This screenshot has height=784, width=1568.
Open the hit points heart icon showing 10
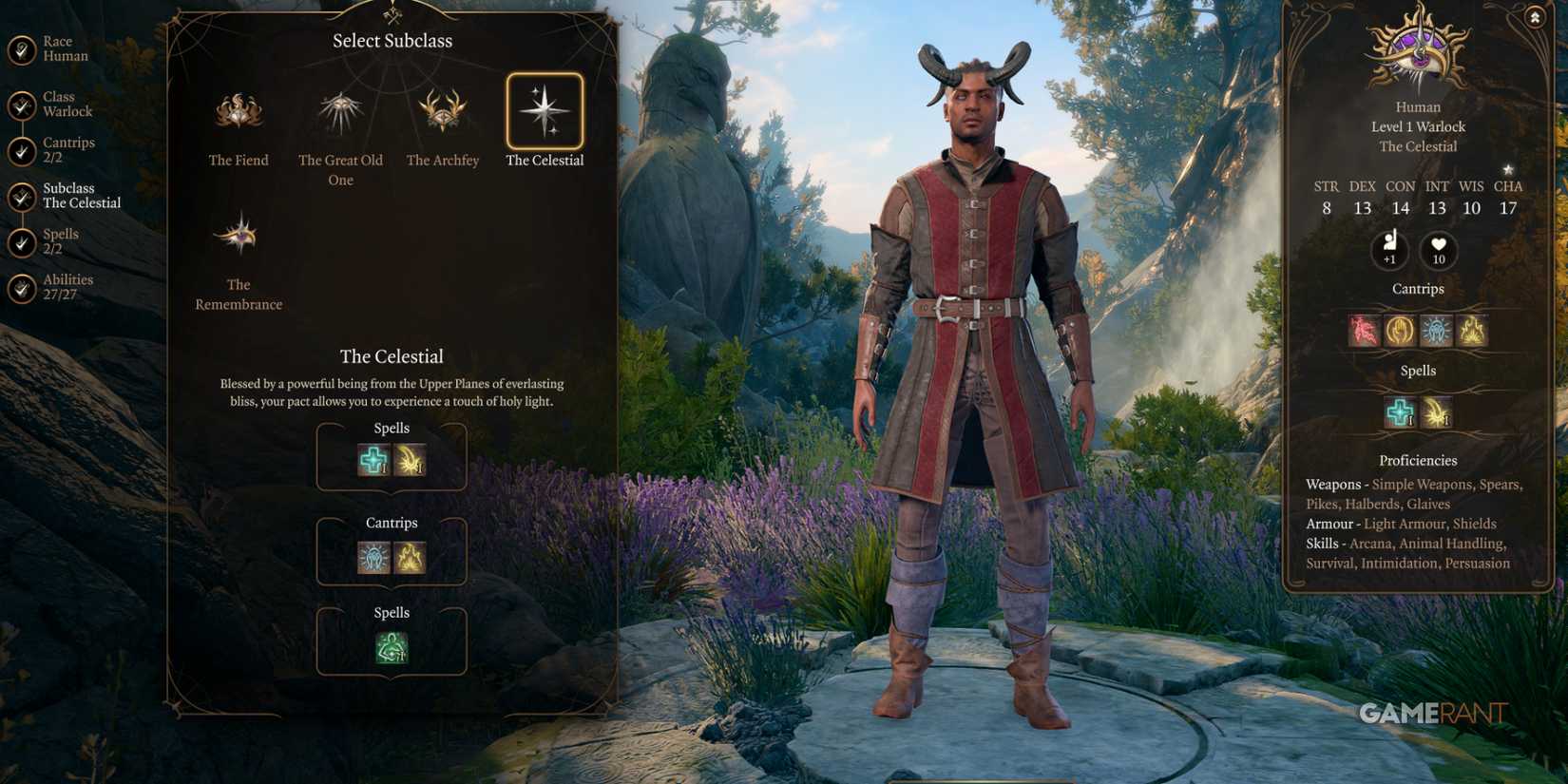coord(1437,252)
